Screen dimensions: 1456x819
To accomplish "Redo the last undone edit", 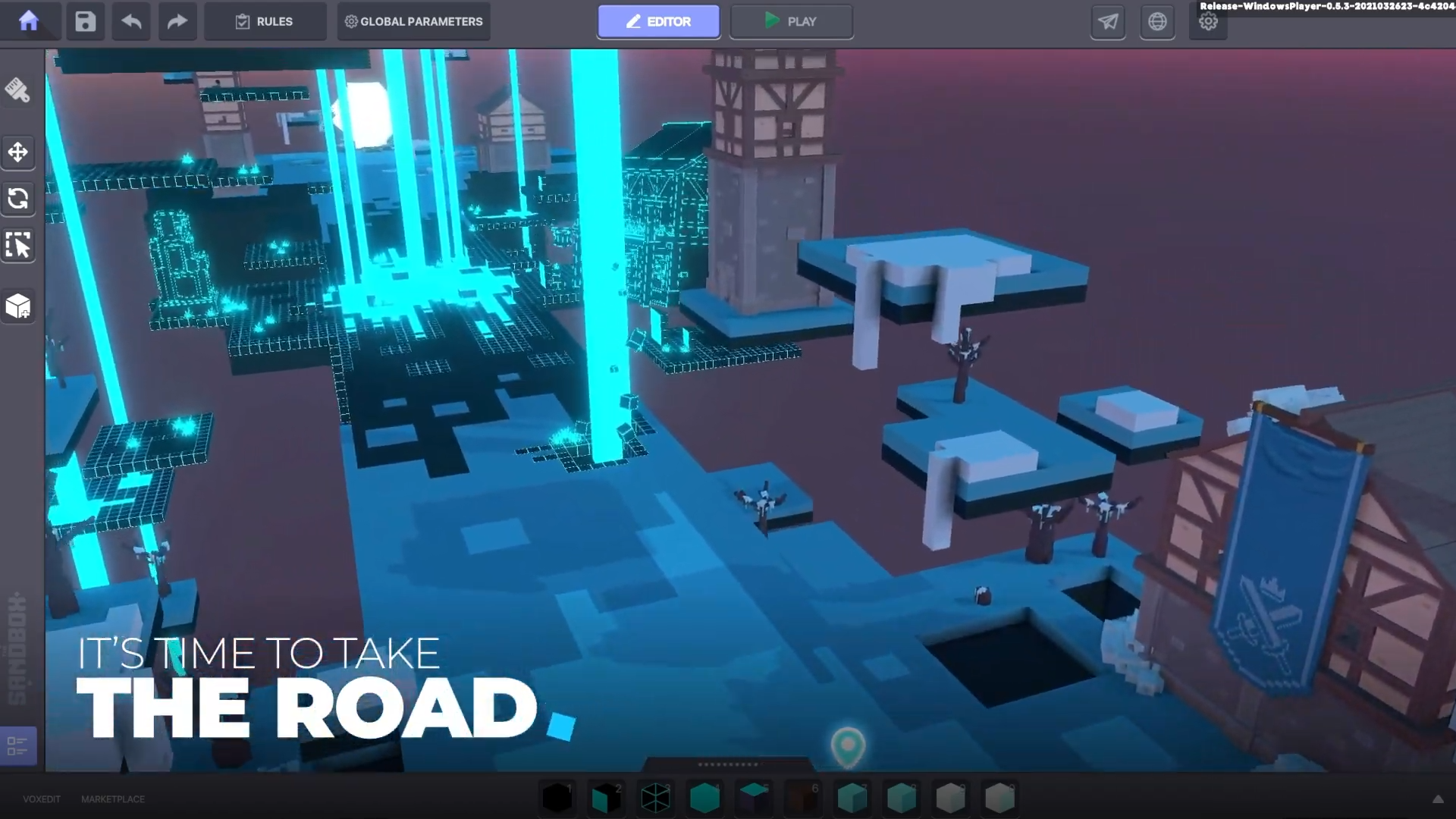I will 177,21.
